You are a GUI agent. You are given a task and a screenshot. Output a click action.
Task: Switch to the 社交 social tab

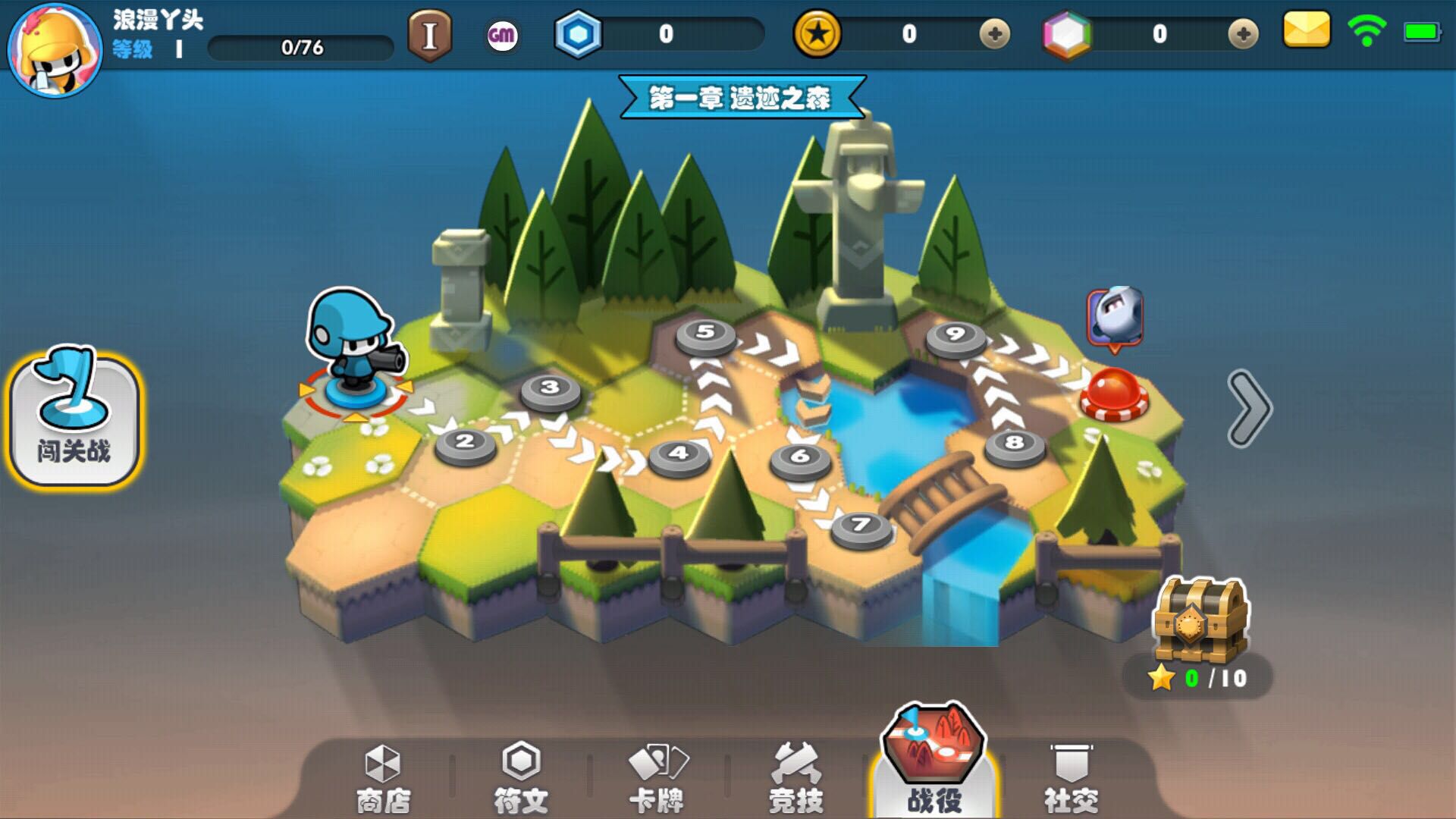(x=1071, y=778)
